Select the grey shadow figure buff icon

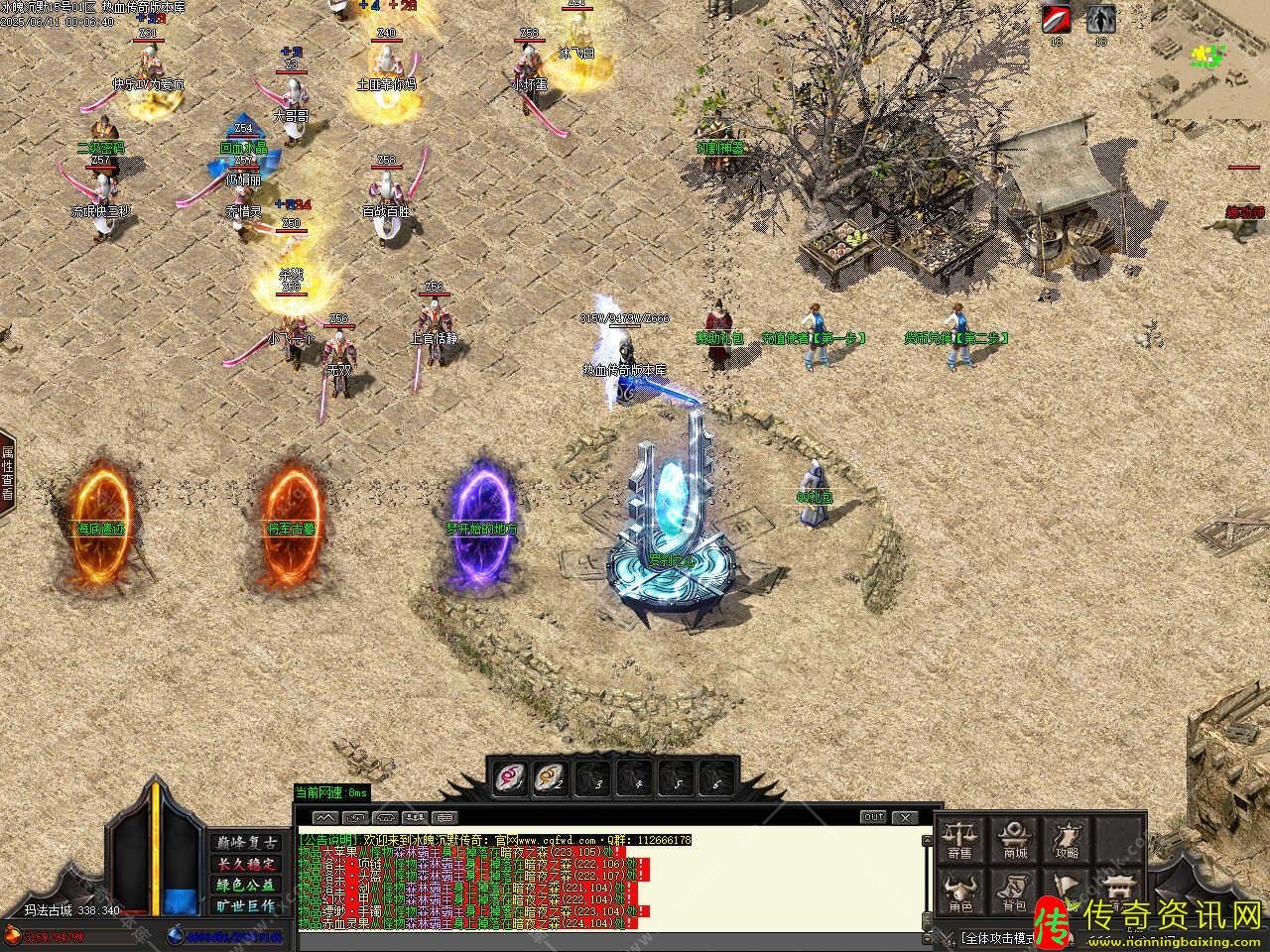(x=1100, y=20)
